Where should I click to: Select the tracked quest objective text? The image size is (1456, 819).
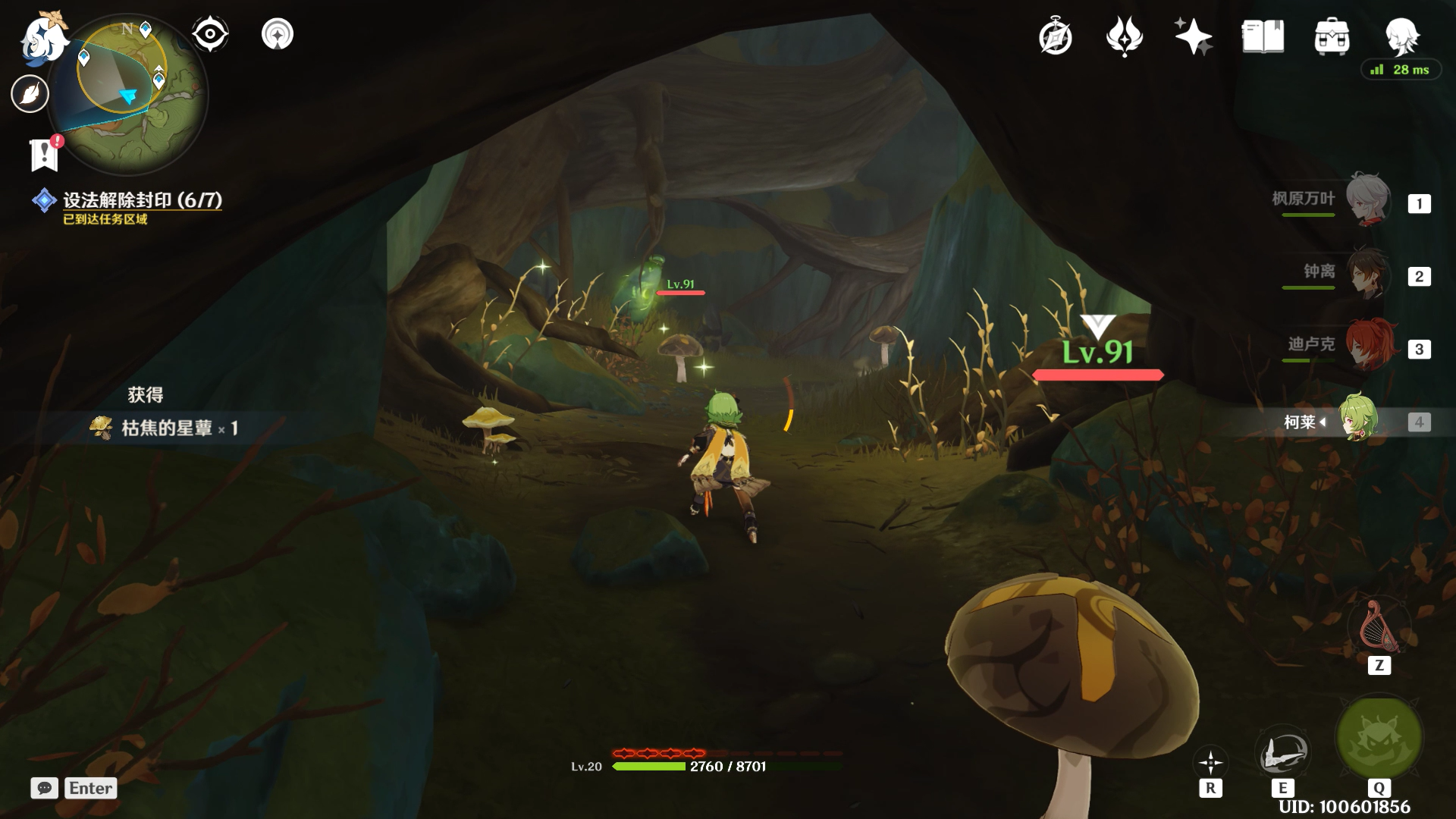point(142,200)
